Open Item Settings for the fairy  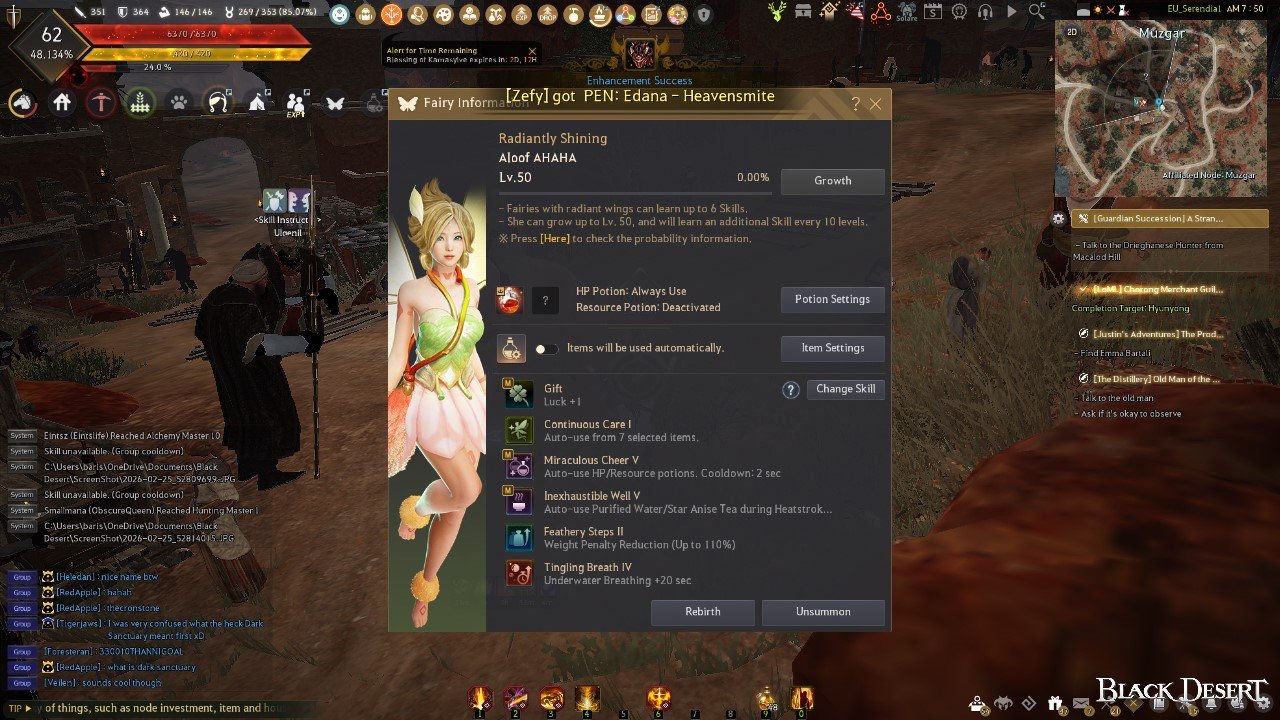[x=832, y=348]
